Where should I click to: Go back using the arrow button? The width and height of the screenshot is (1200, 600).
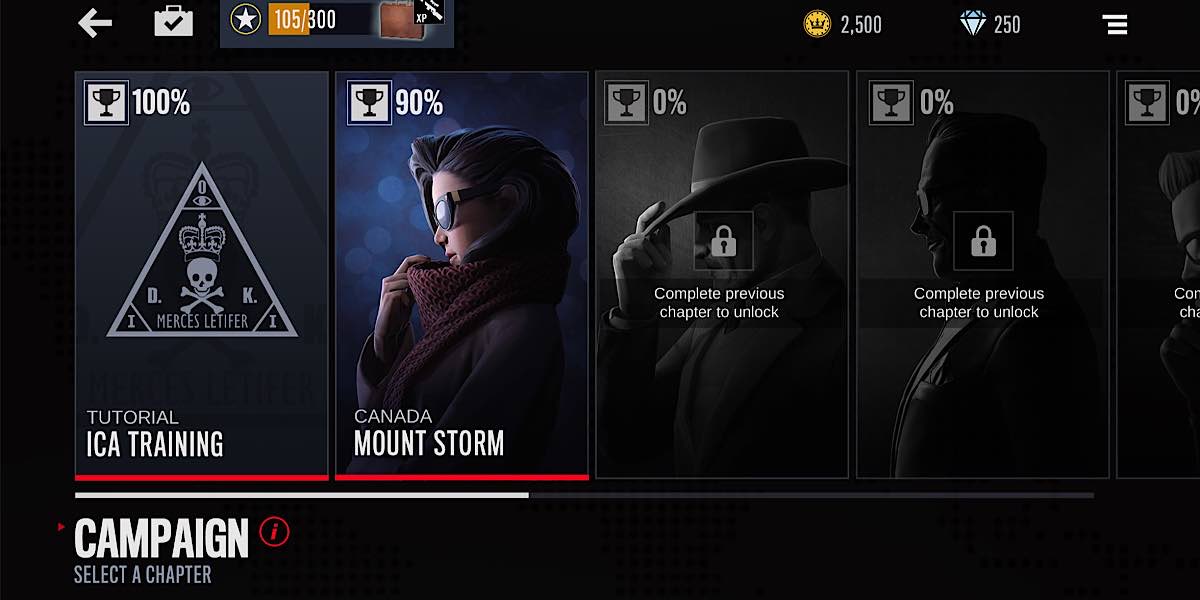click(95, 22)
